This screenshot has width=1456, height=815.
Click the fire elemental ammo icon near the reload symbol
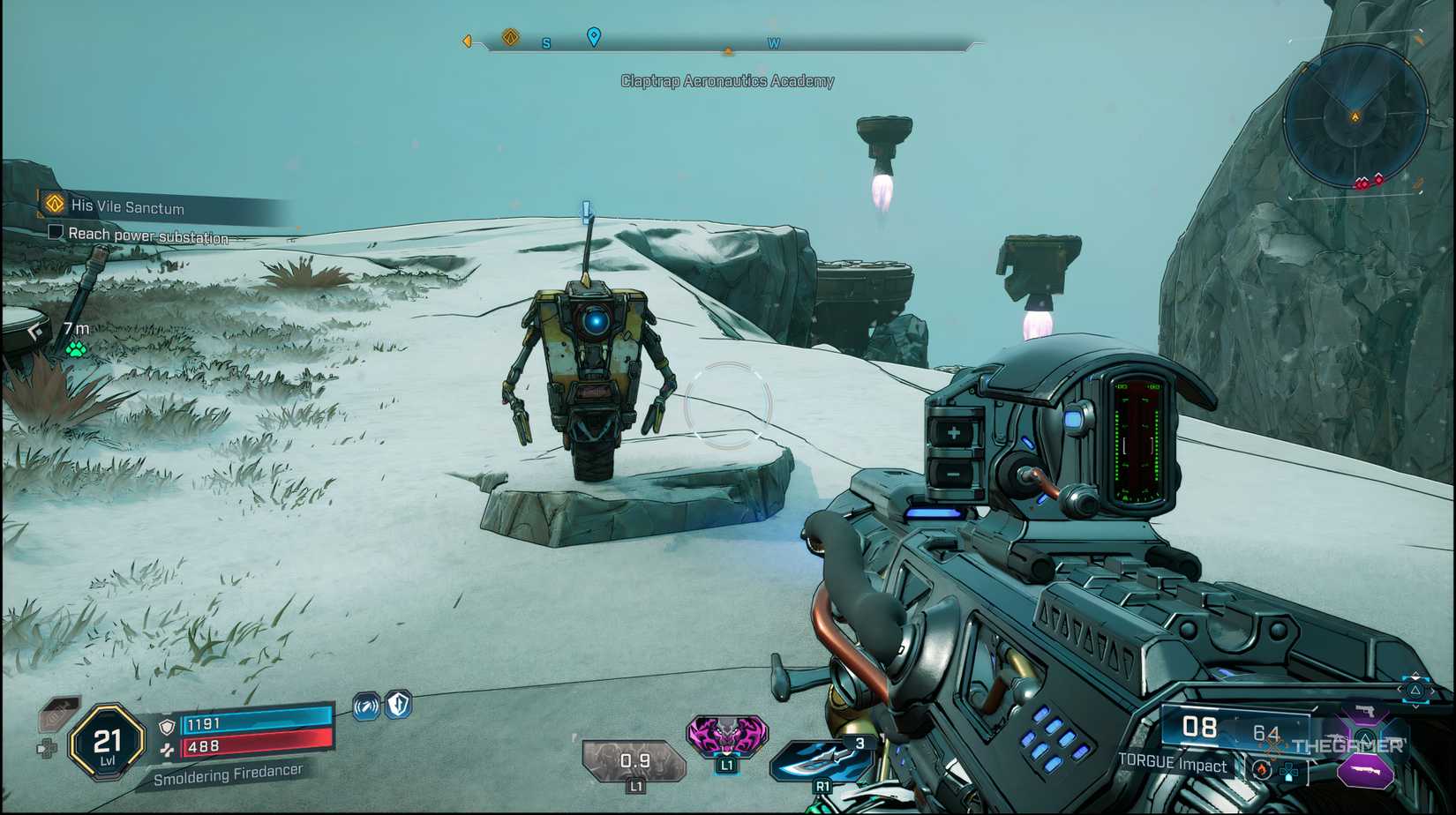click(x=1262, y=769)
